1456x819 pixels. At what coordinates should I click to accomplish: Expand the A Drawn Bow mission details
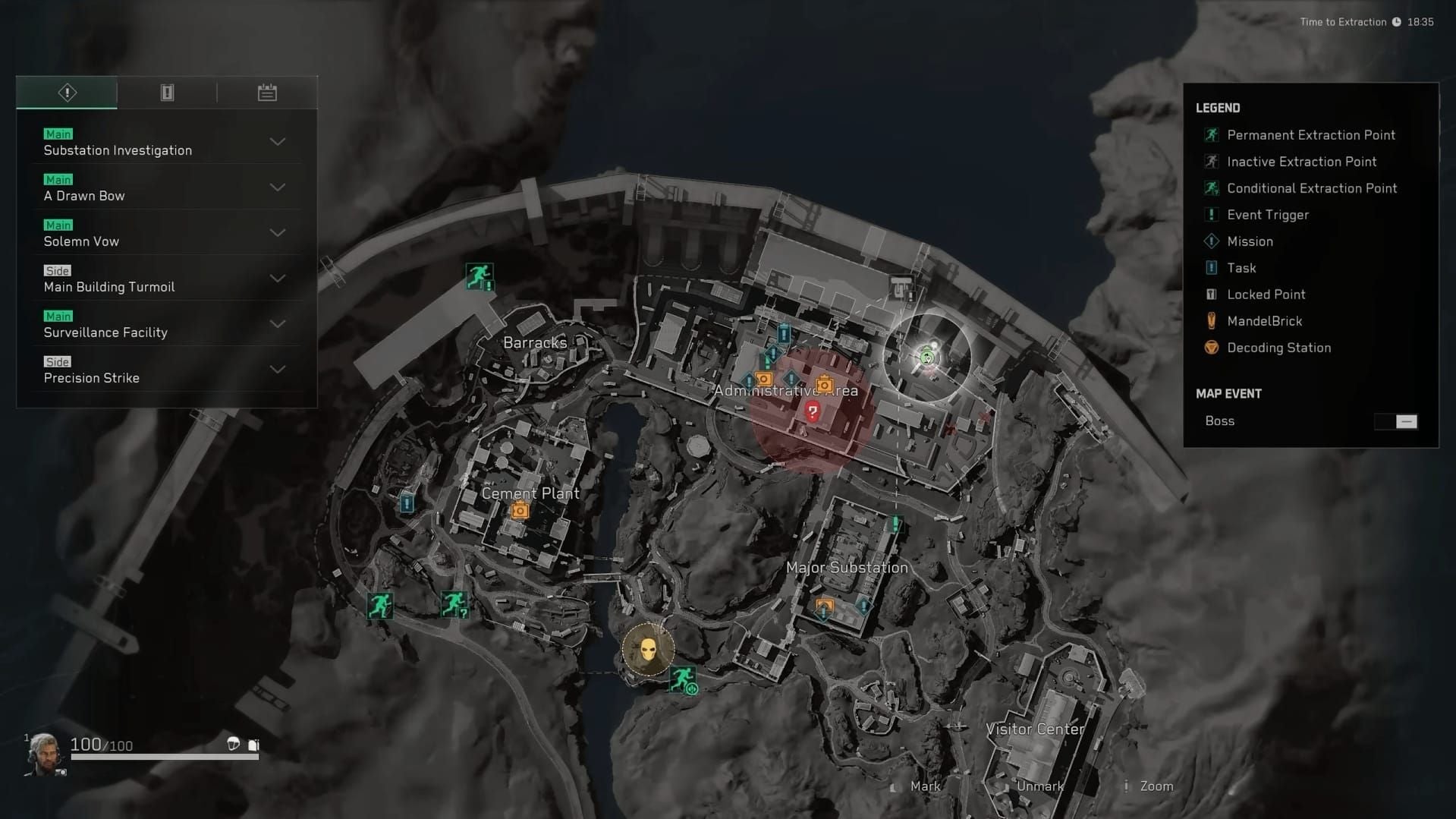278,187
